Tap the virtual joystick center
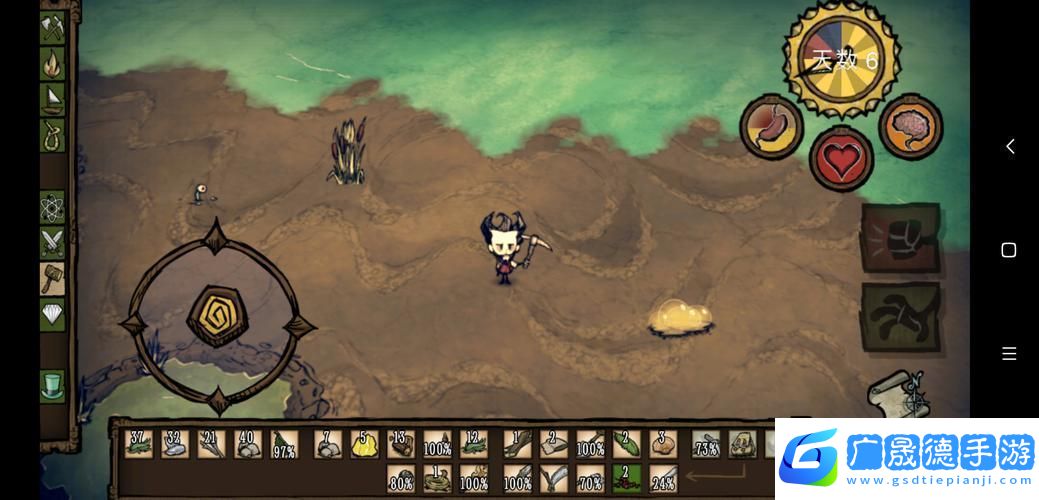Screen dimensions: 1039x500 tap(217, 318)
